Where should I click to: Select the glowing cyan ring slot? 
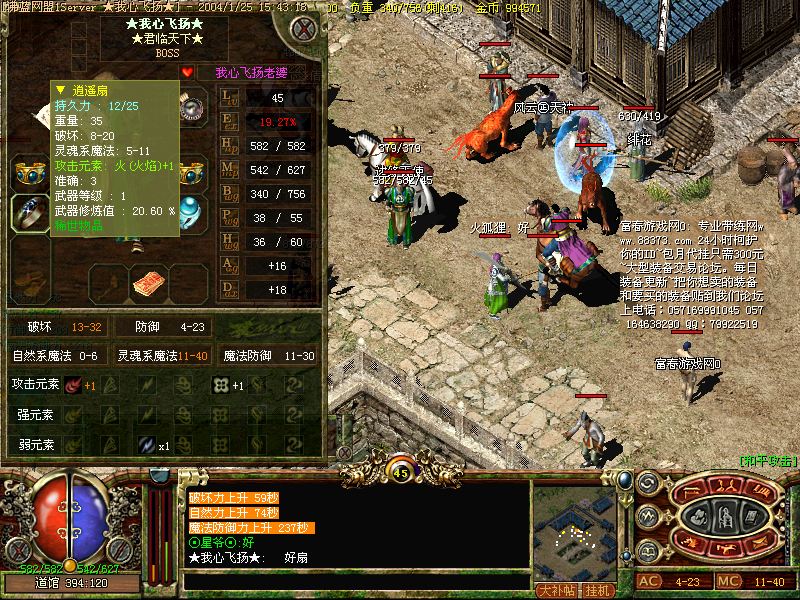point(190,211)
